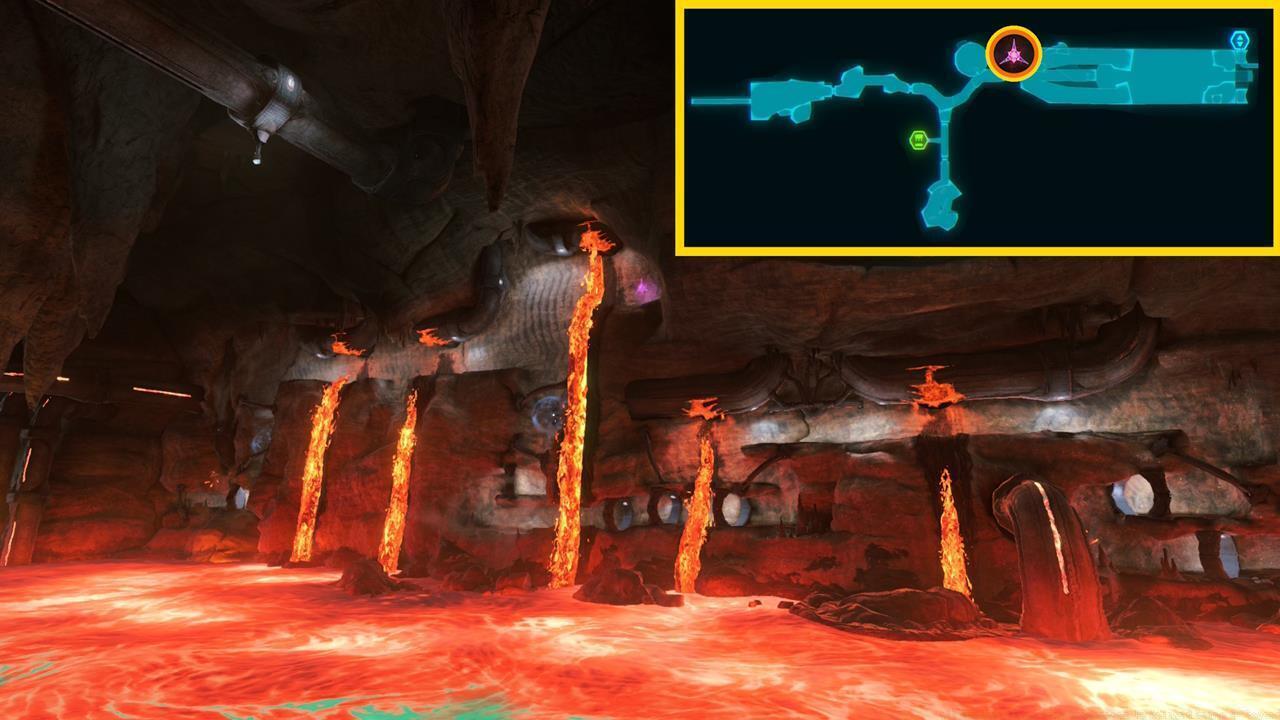Click the orange ring highlighting the map objective

click(1014, 29)
